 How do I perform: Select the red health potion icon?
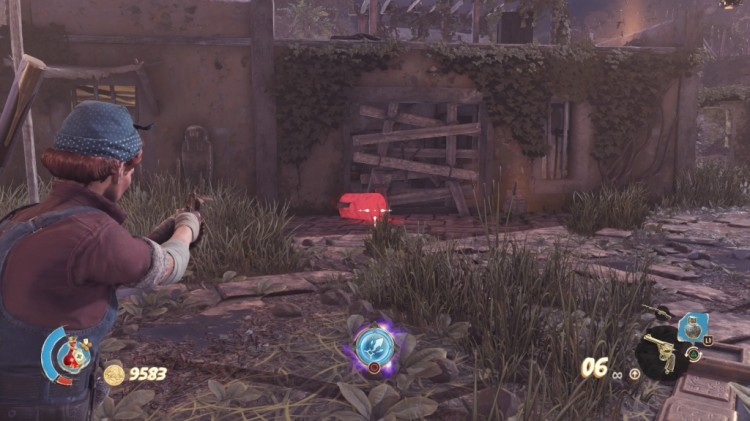point(72,354)
